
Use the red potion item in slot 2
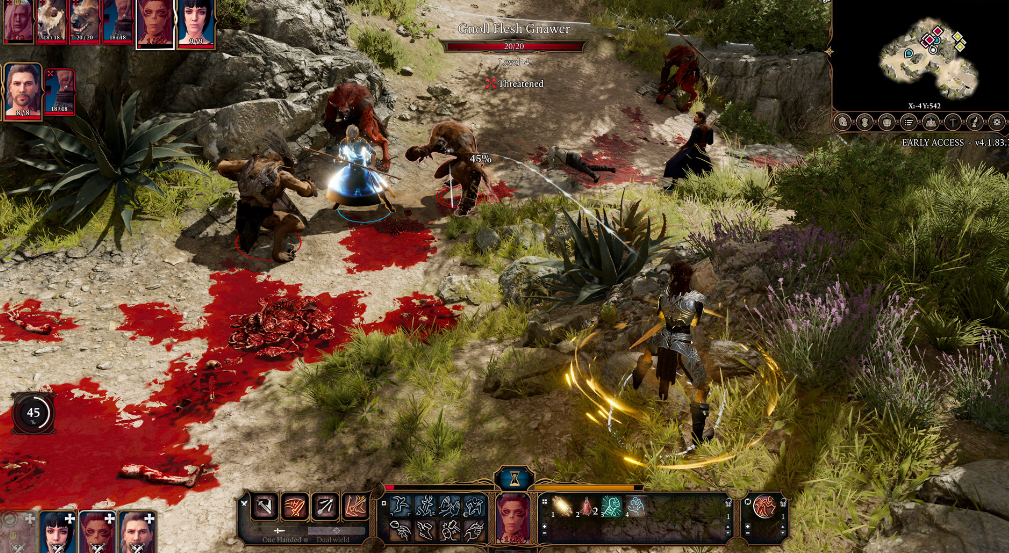point(587,507)
